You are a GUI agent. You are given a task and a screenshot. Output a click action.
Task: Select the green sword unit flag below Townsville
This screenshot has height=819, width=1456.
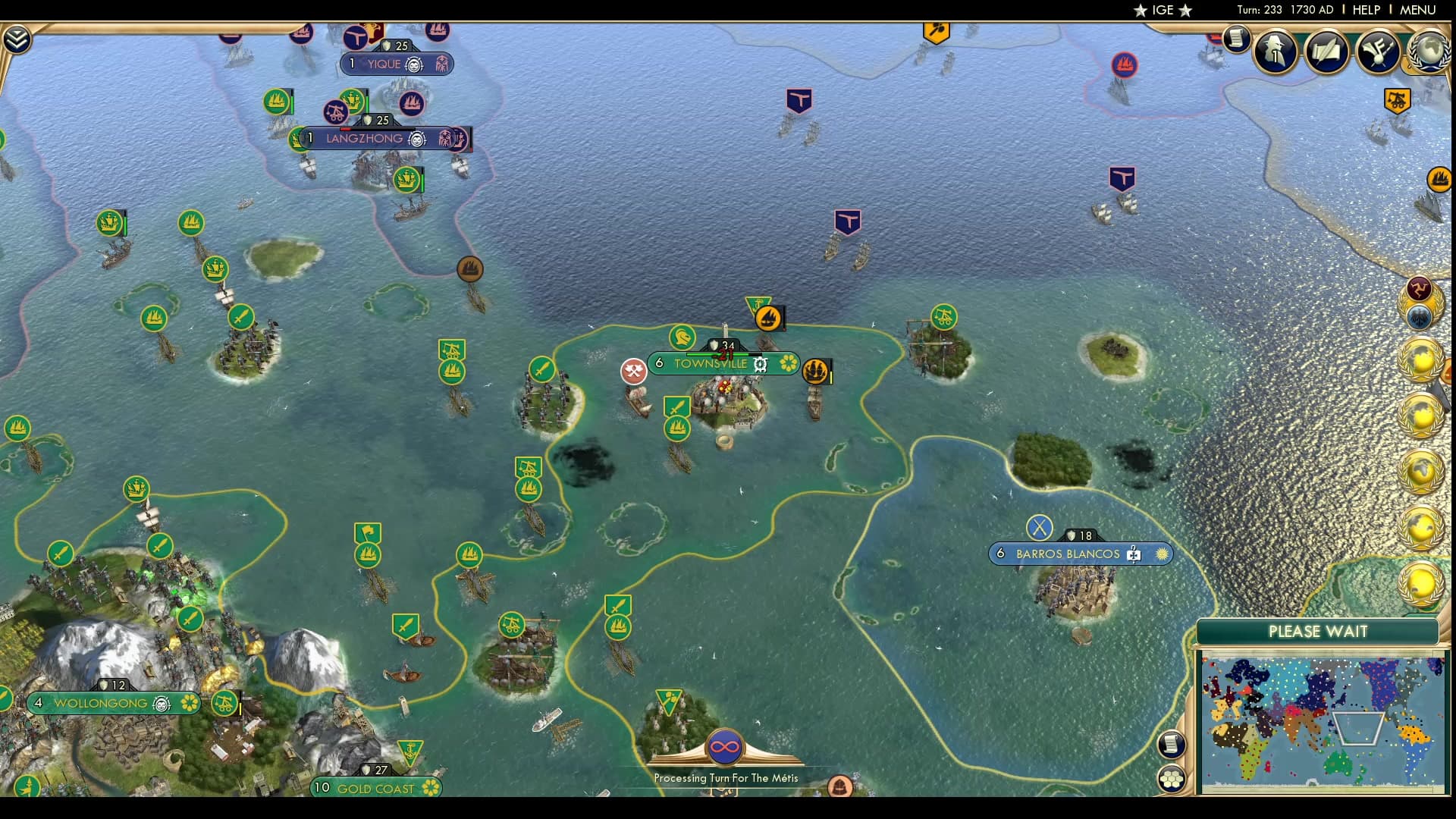pos(676,406)
